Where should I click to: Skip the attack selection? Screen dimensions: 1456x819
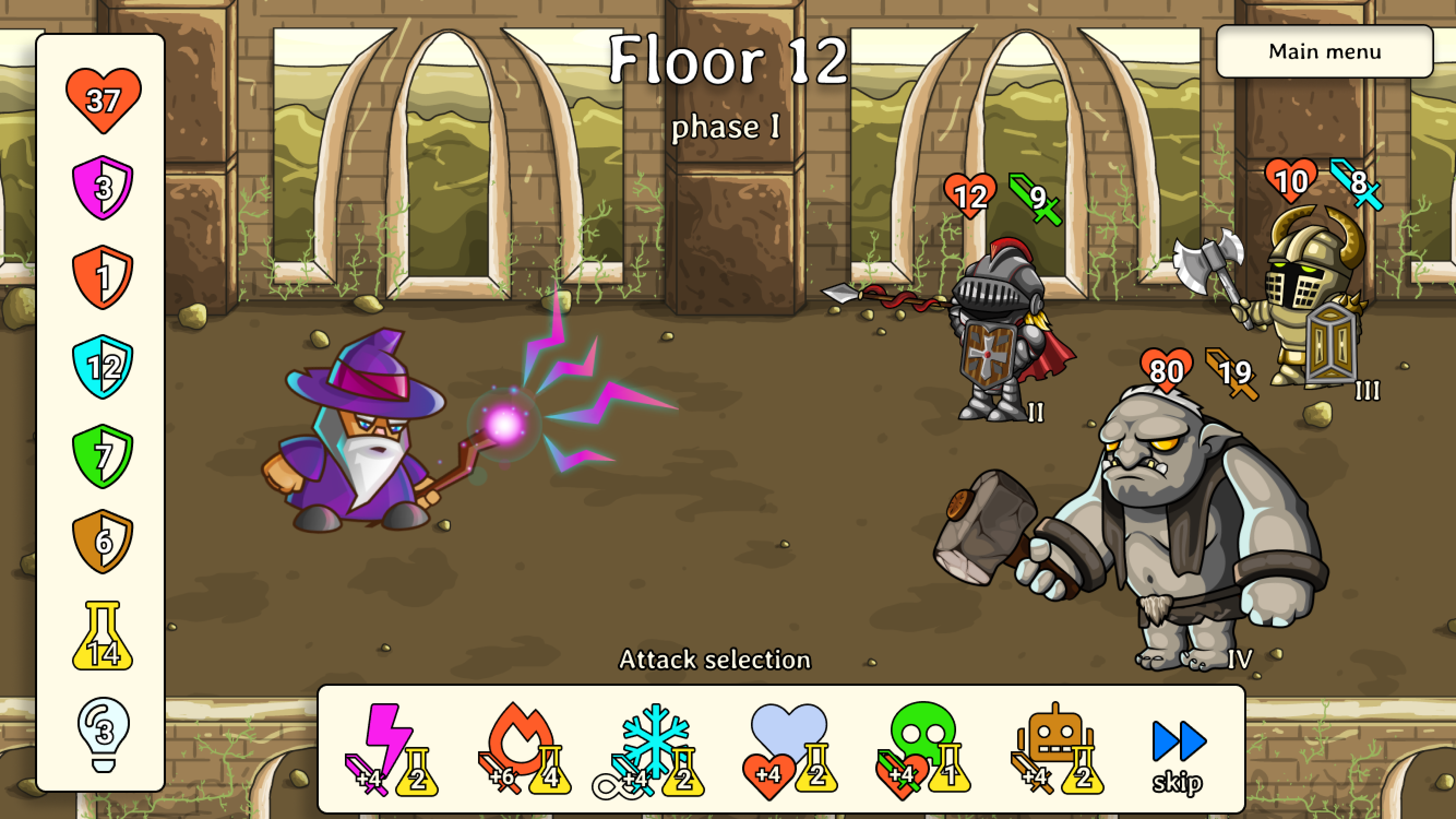click(x=1178, y=755)
